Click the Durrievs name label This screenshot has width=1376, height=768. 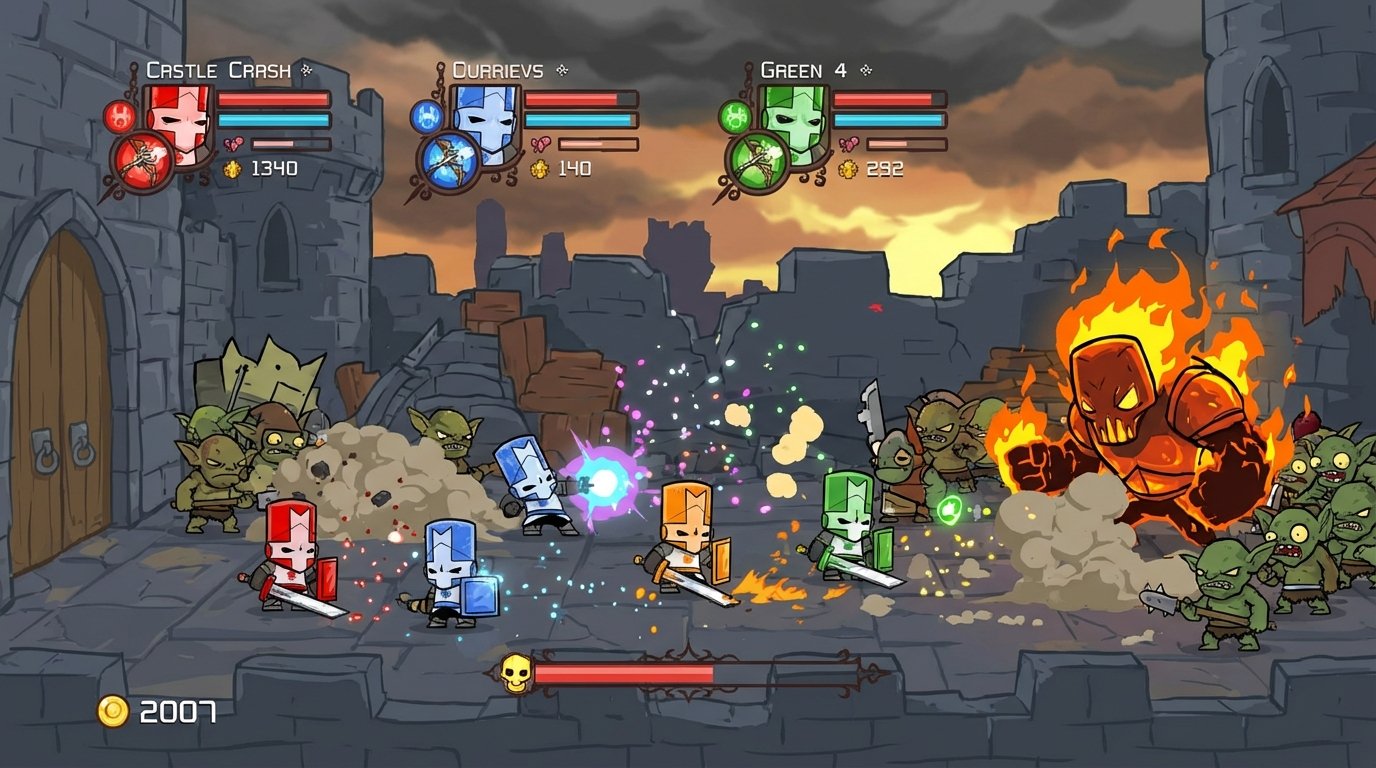(x=498, y=71)
